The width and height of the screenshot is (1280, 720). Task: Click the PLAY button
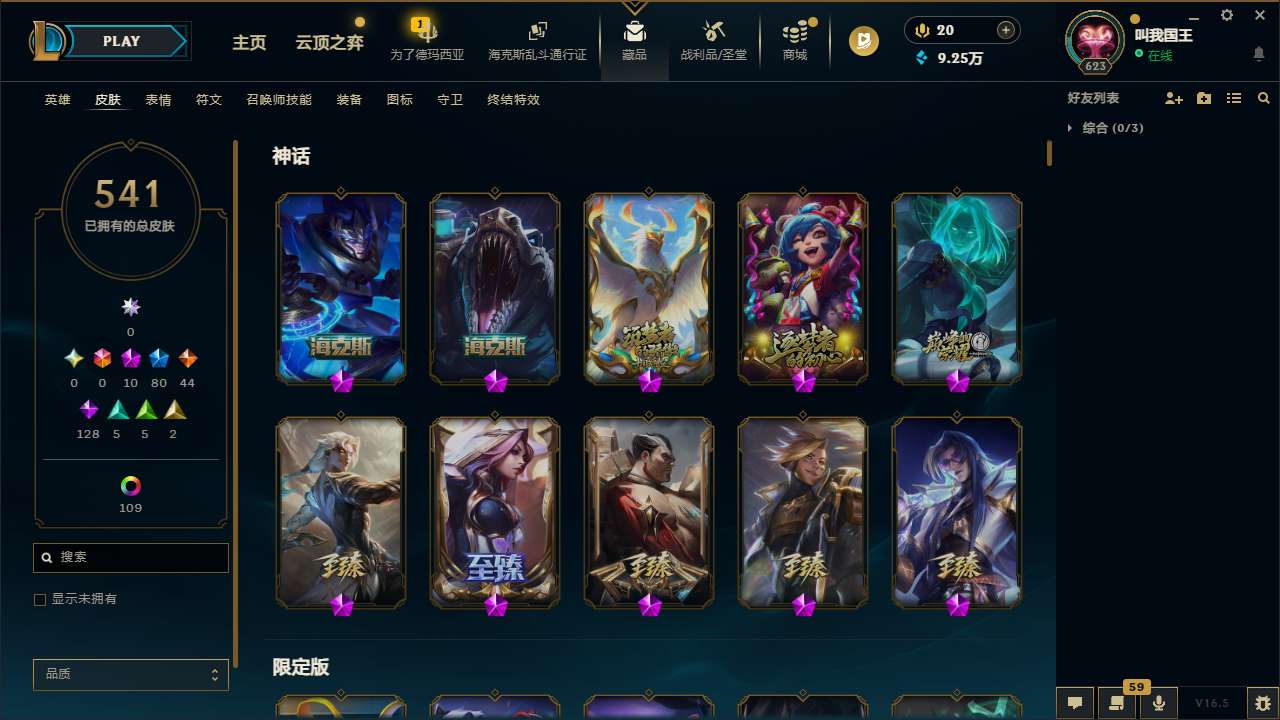[121, 41]
